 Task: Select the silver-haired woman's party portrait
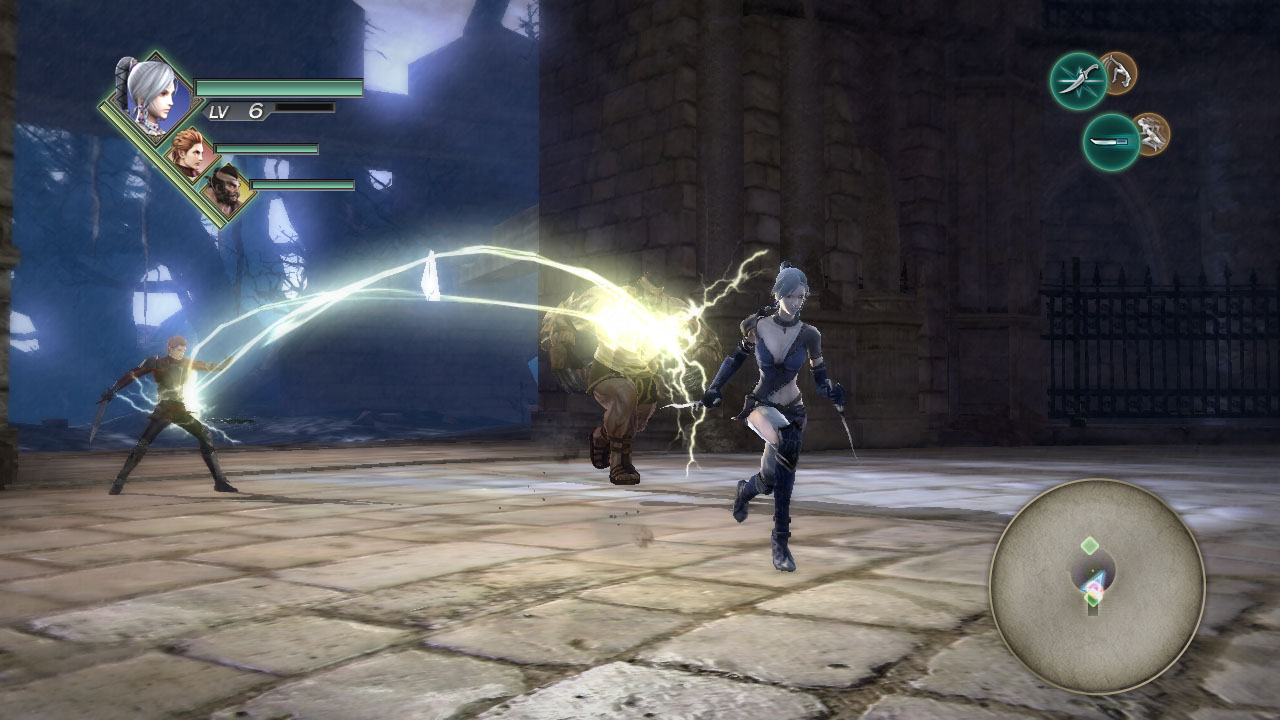[150, 95]
